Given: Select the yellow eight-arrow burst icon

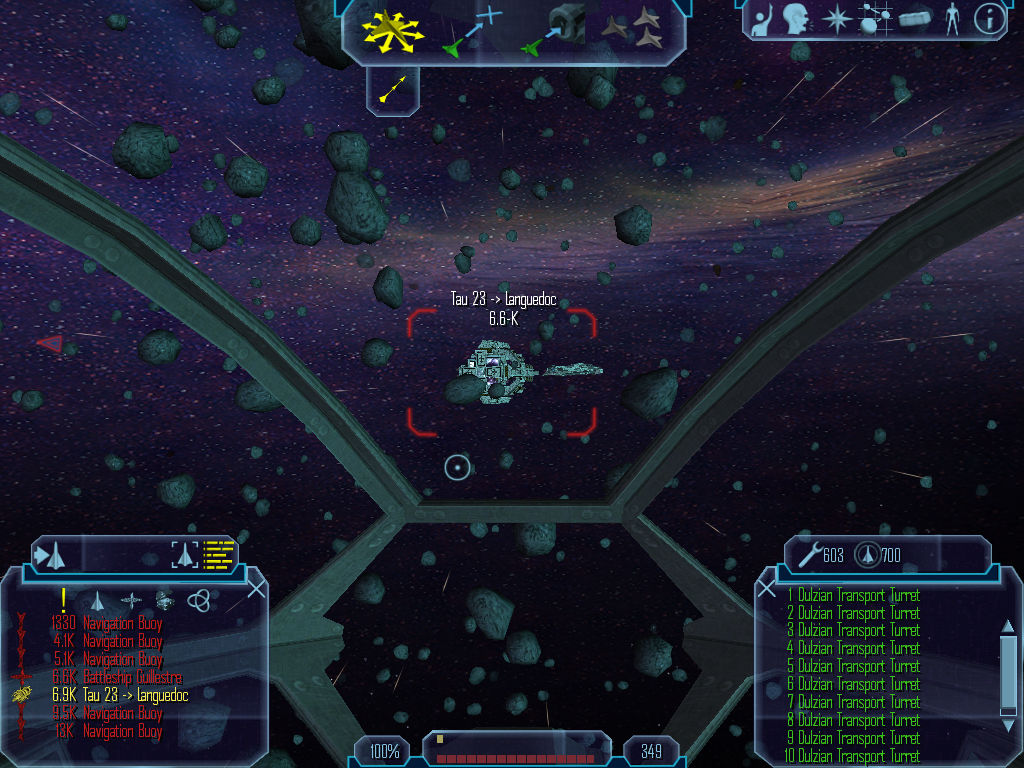Looking at the screenshot, I should tap(393, 32).
